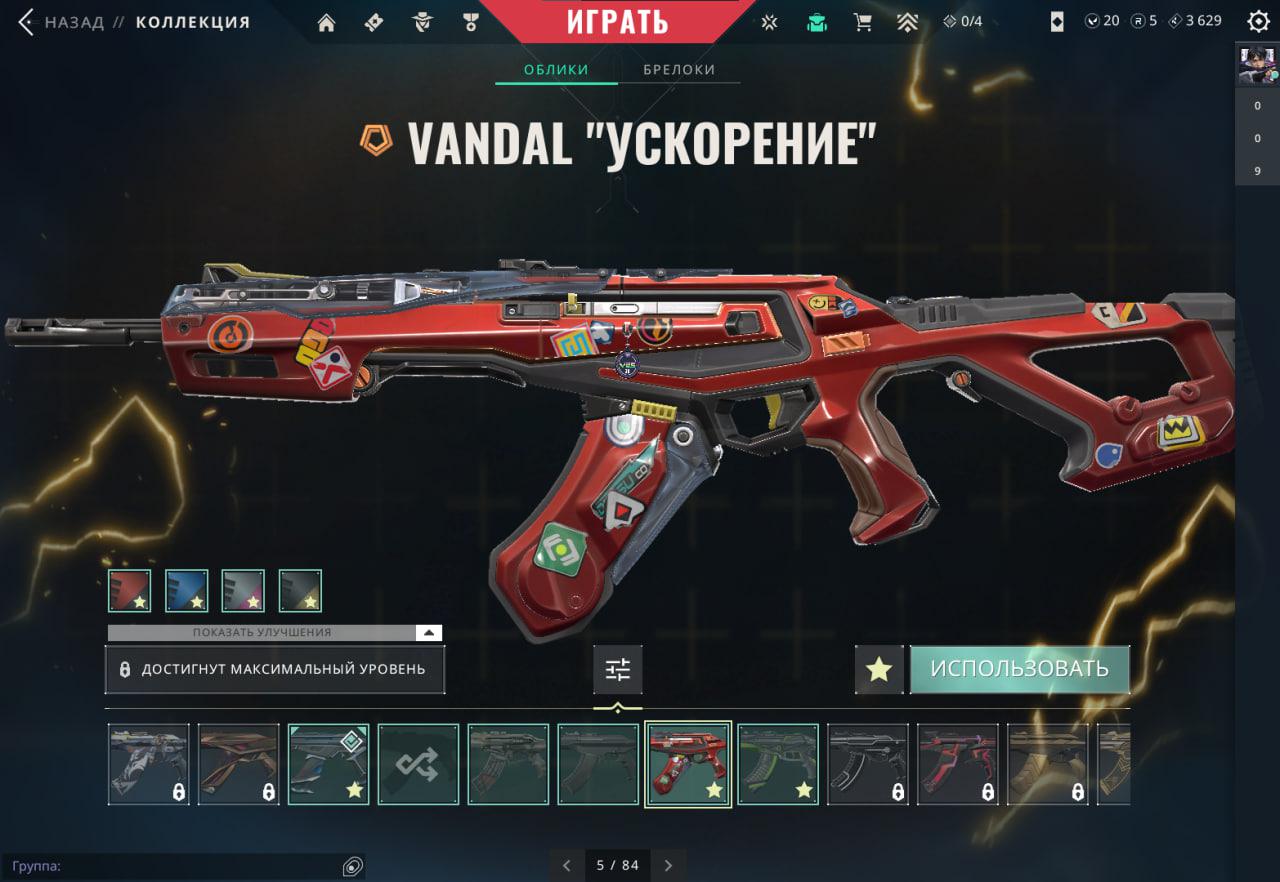
Task: Choose the blue color variant swatch
Action: (x=187, y=591)
